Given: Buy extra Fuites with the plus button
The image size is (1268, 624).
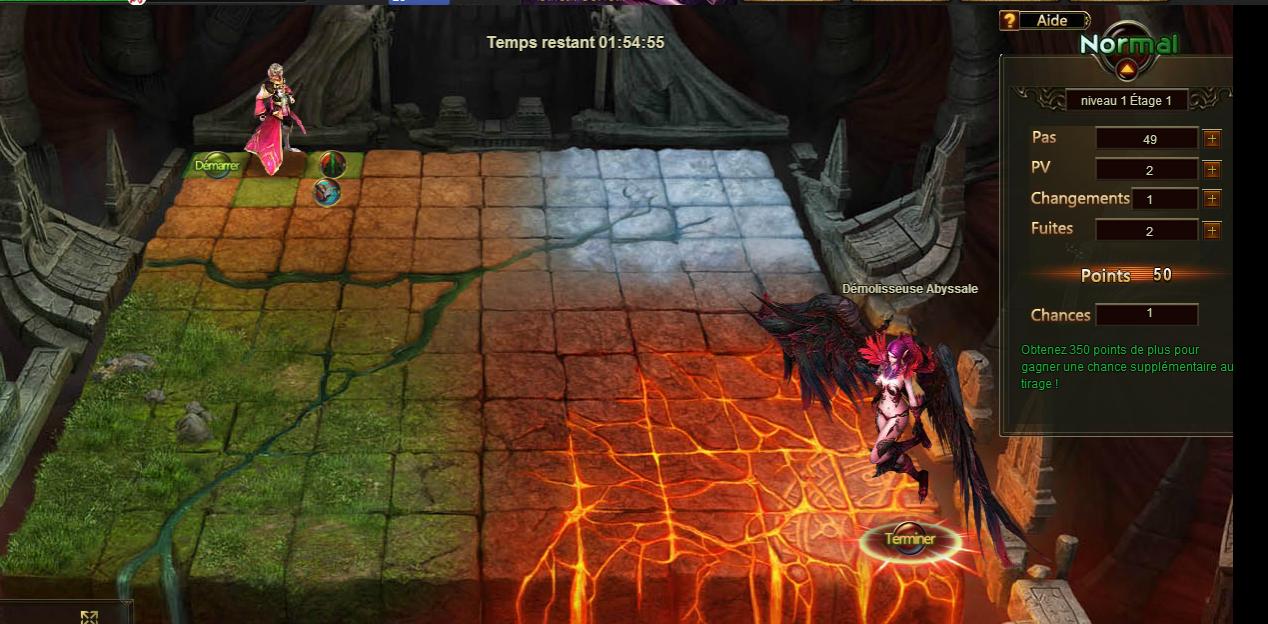Looking at the screenshot, I should 1212,230.
